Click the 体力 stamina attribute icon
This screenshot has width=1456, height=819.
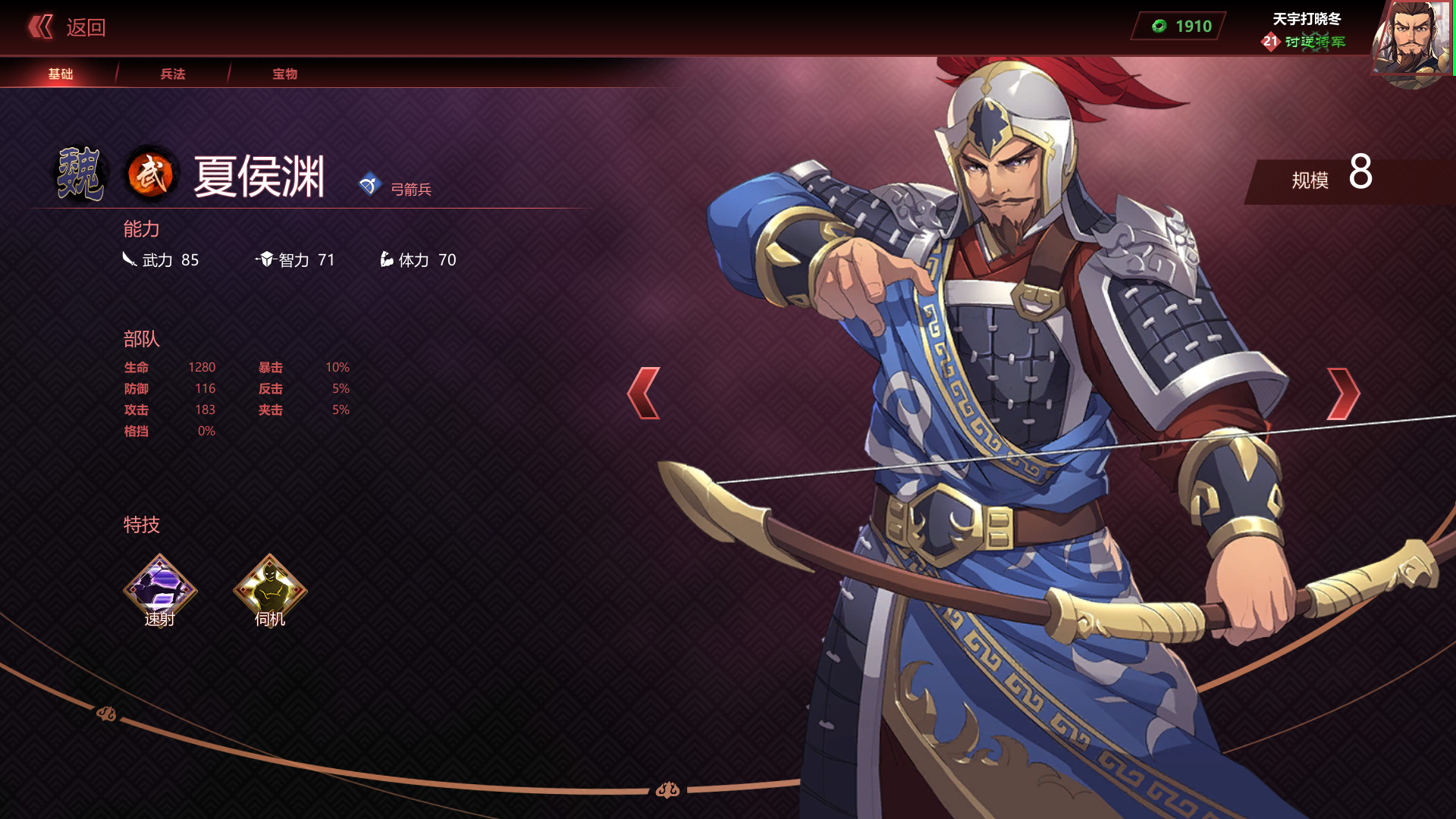(386, 259)
